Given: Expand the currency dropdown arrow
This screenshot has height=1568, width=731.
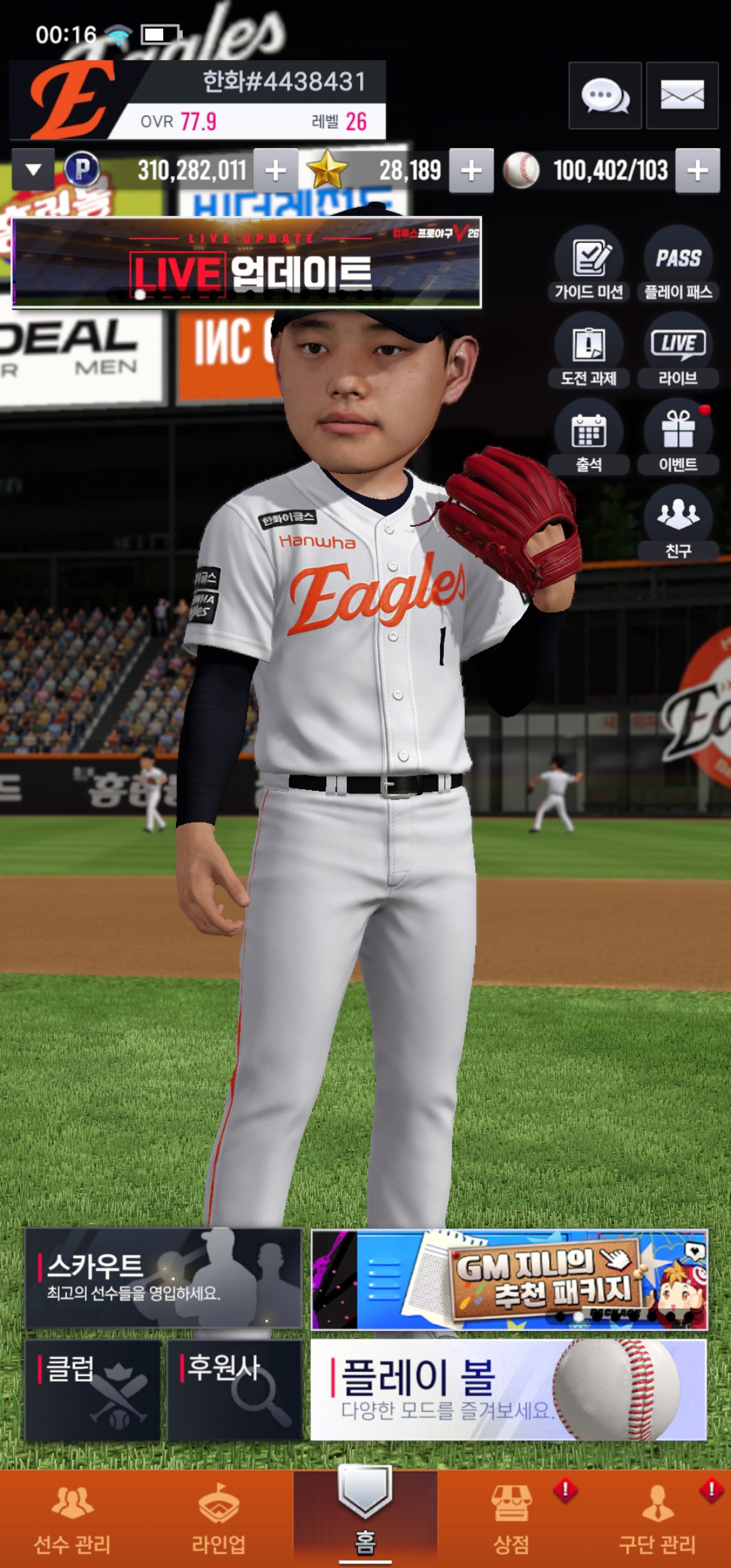Looking at the screenshot, I should 33,169.
